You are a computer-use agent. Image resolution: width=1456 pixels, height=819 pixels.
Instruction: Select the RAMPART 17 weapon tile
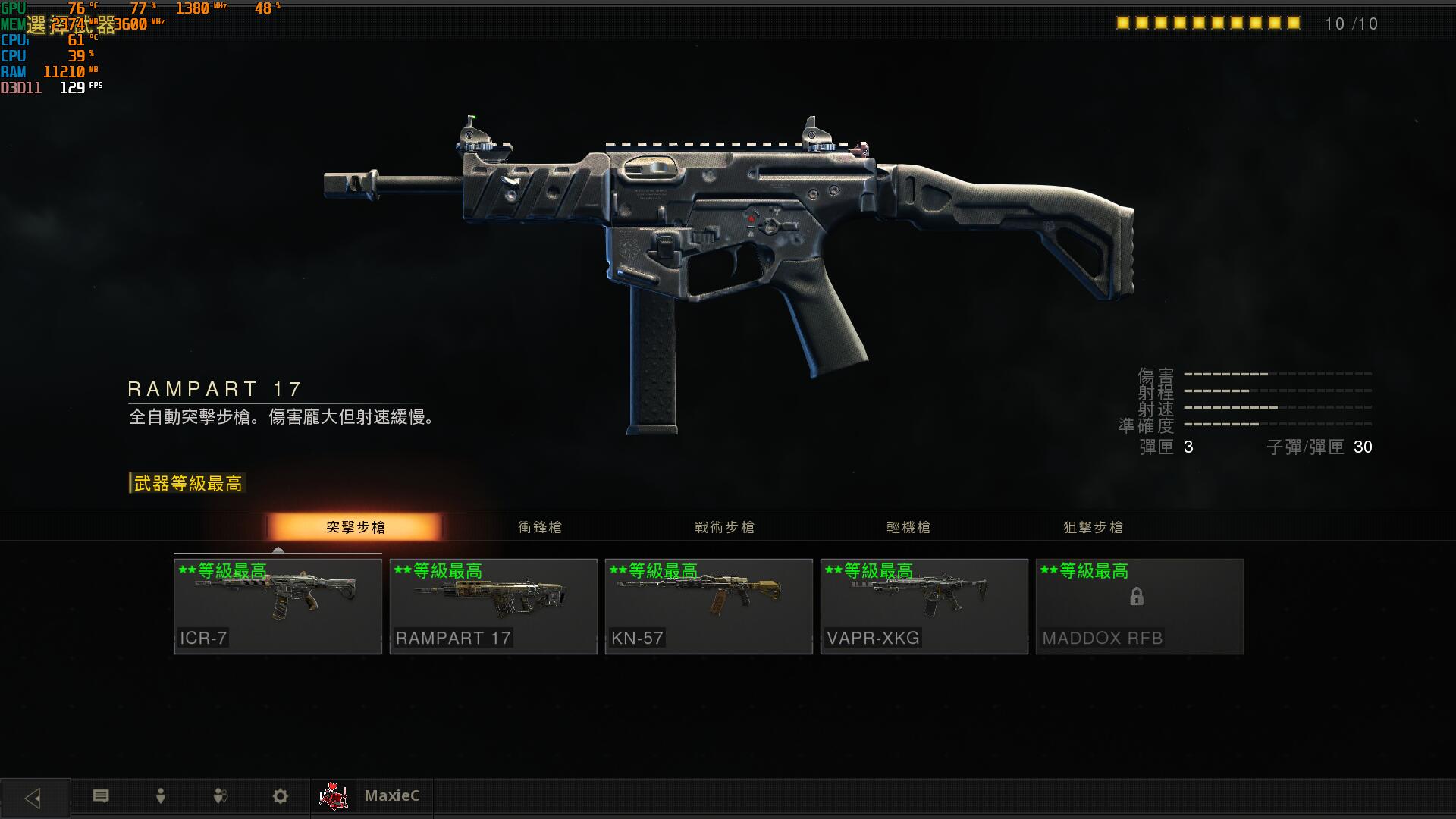click(493, 606)
